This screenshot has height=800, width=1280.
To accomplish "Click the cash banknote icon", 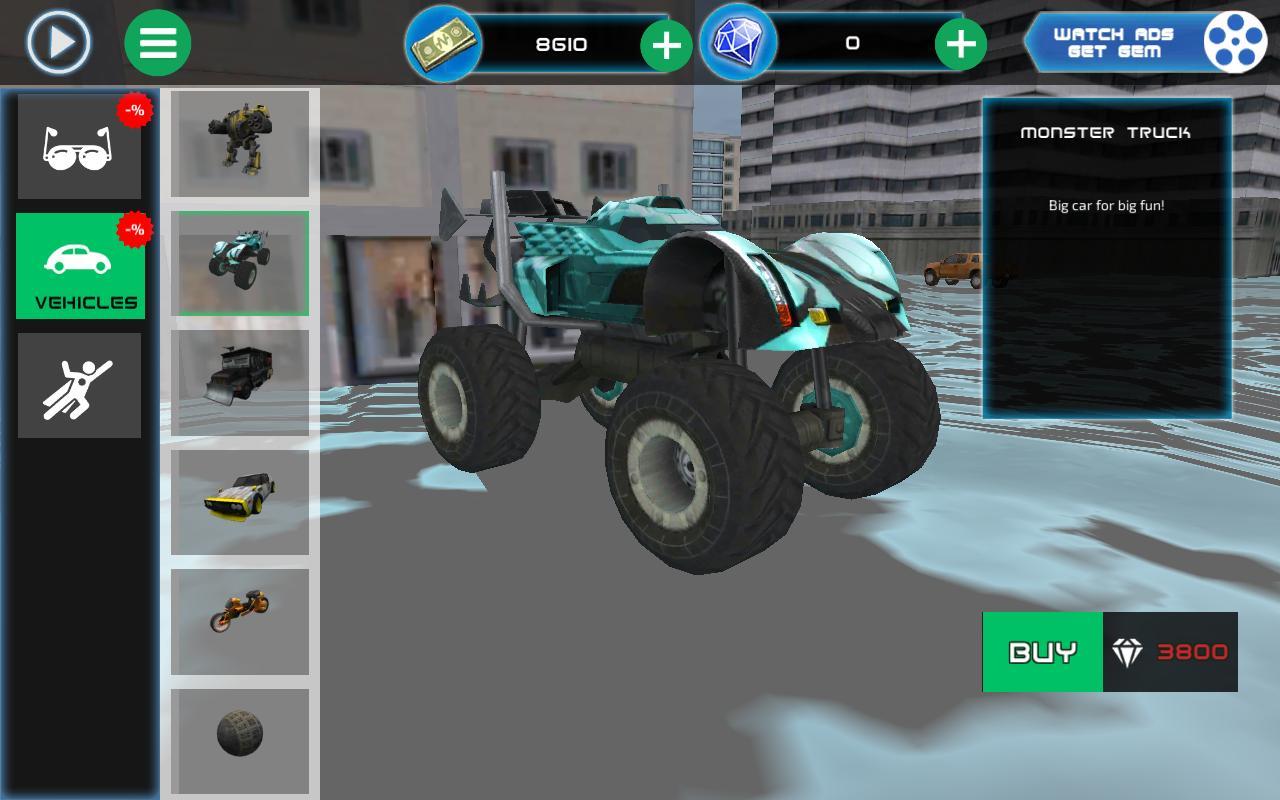I will 443,42.
